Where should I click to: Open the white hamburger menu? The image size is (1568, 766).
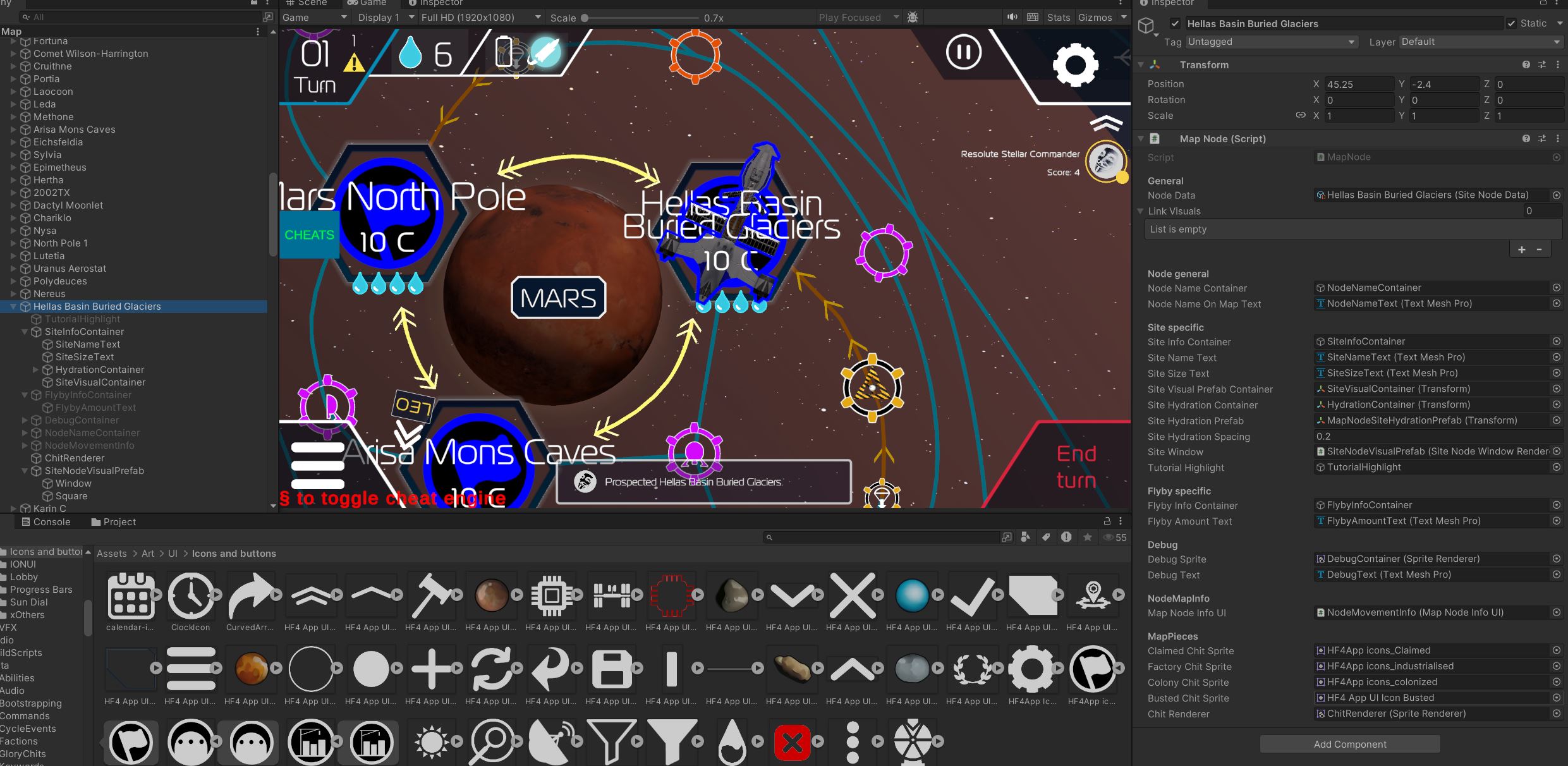(x=317, y=466)
